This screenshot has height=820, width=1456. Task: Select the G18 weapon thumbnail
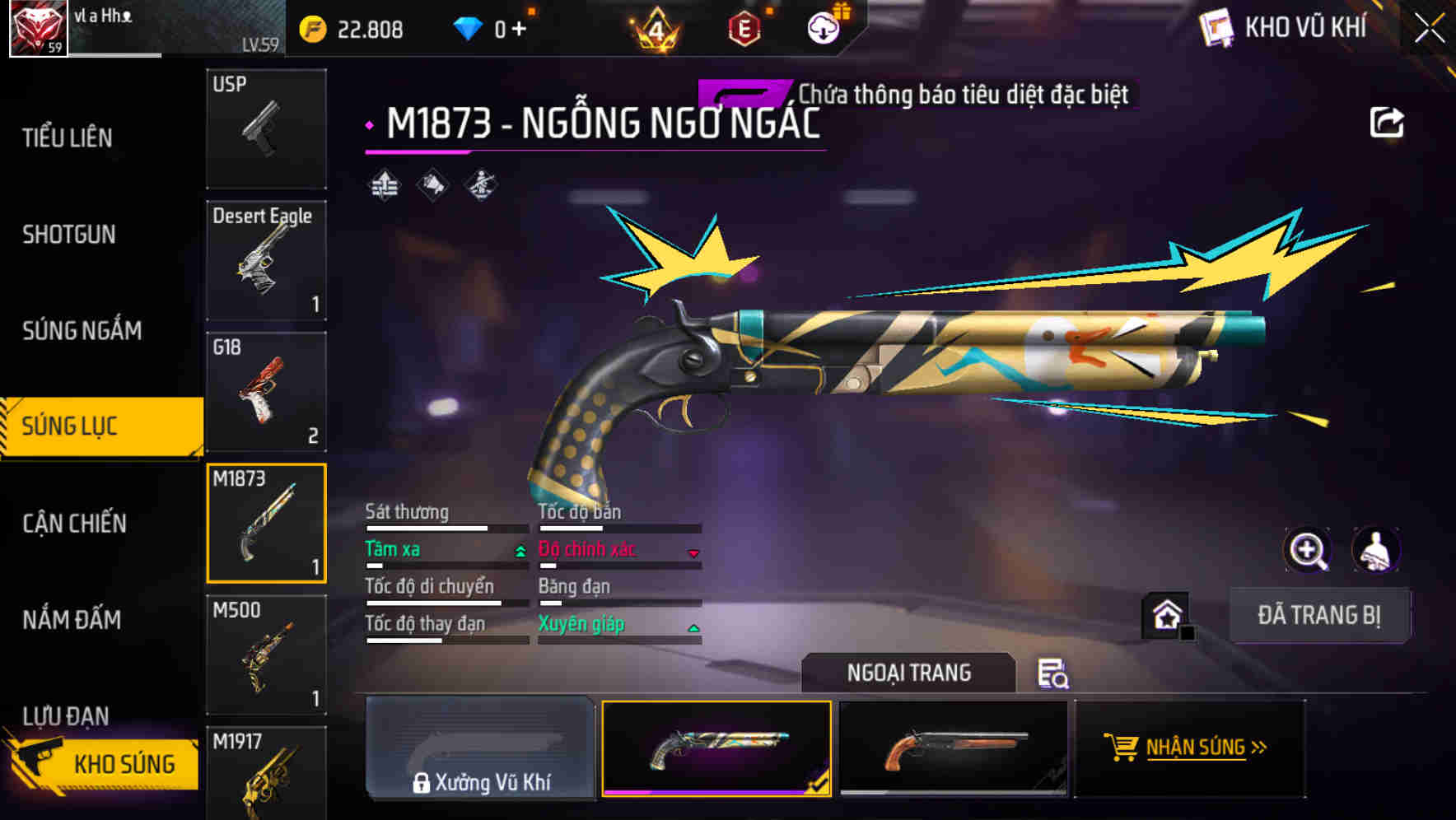(265, 393)
